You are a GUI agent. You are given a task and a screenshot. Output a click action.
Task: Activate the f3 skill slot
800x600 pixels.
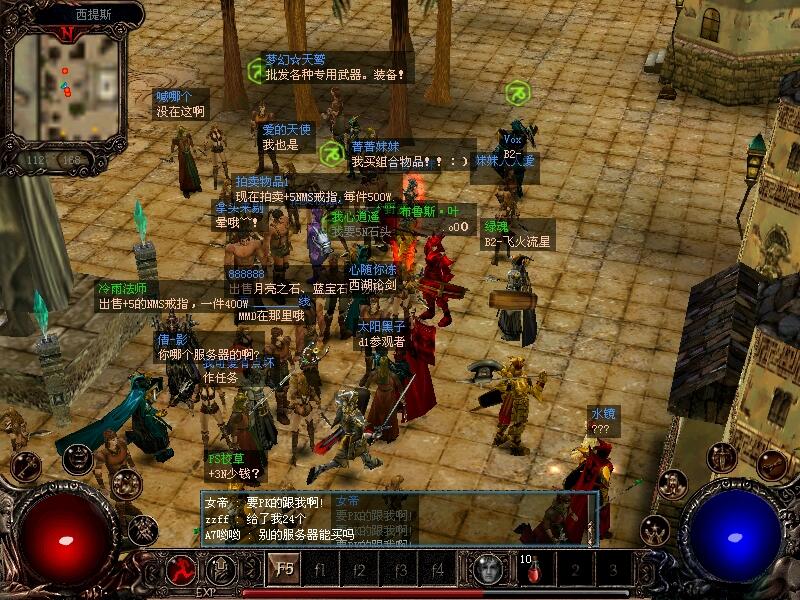tap(399, 570)
